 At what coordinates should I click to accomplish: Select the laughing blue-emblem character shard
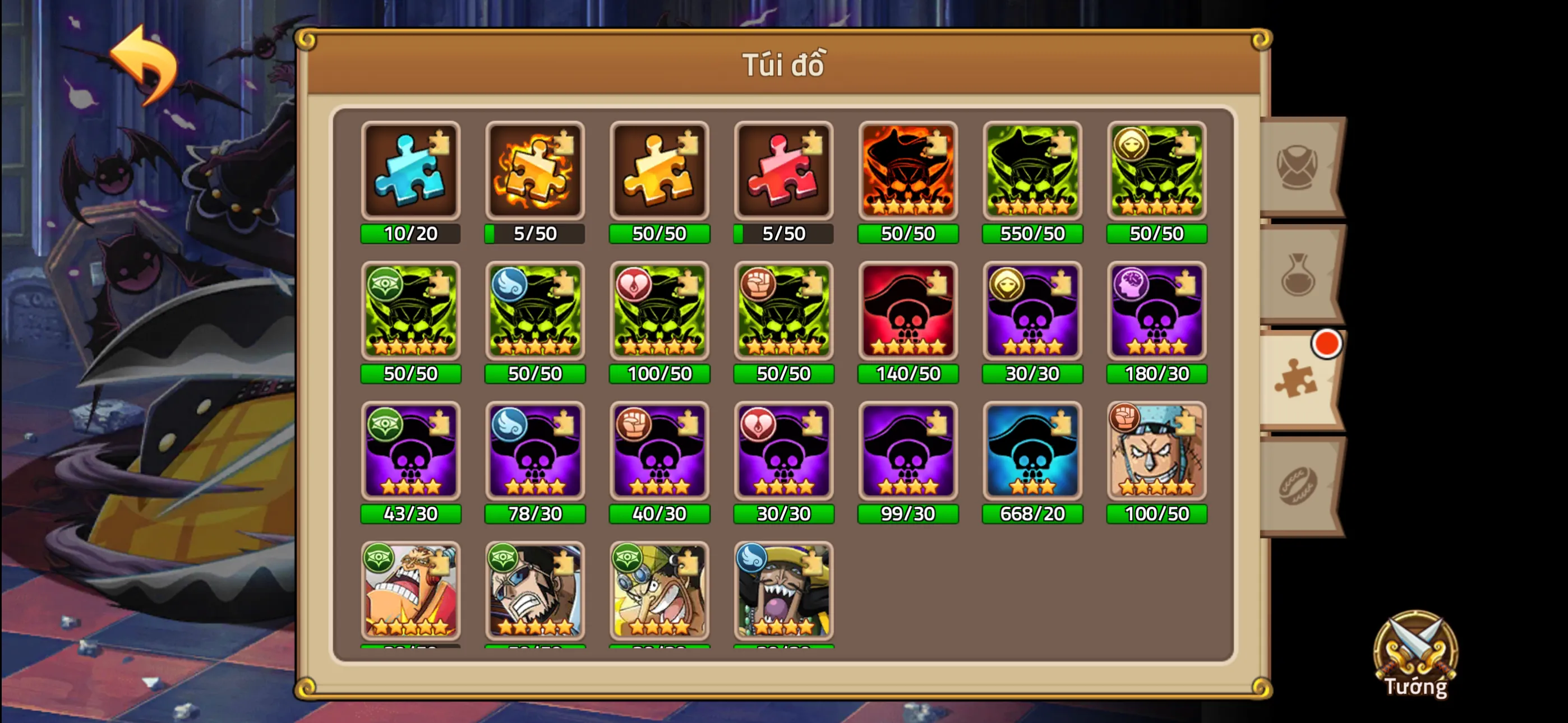click(x=783, y=590)
